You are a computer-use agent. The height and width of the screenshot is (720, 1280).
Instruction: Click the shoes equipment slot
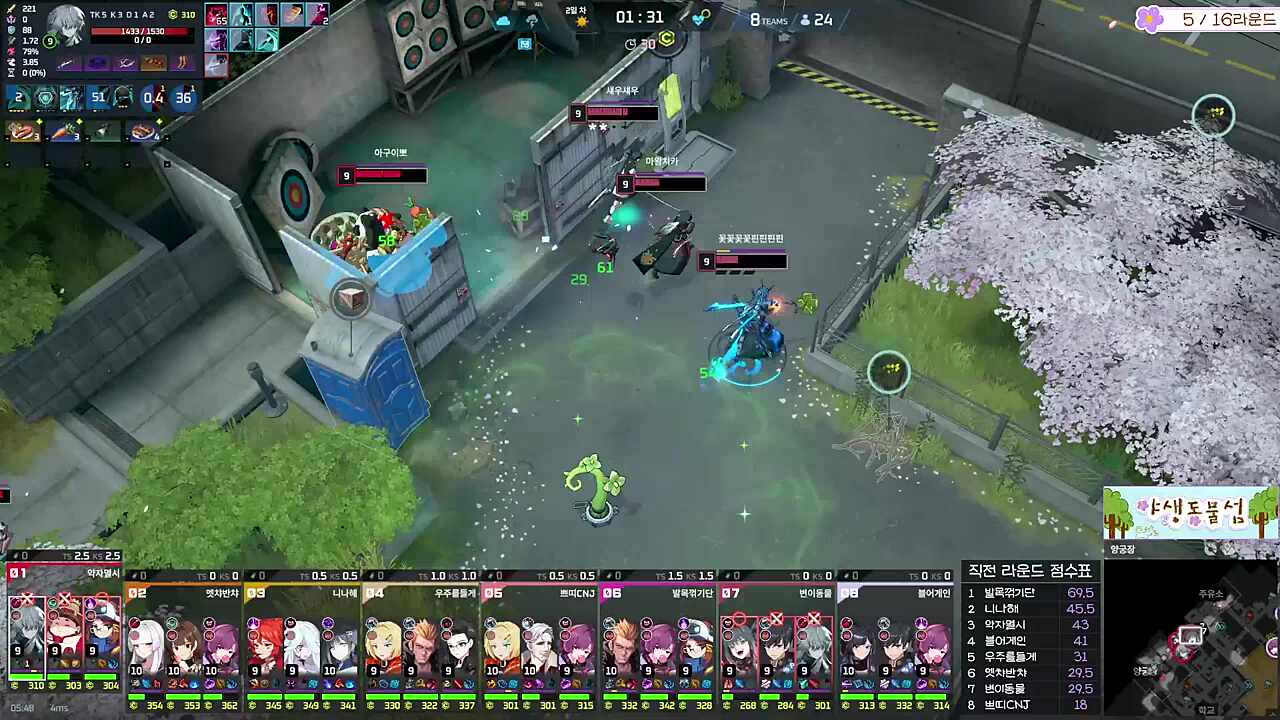pos(182,63)
